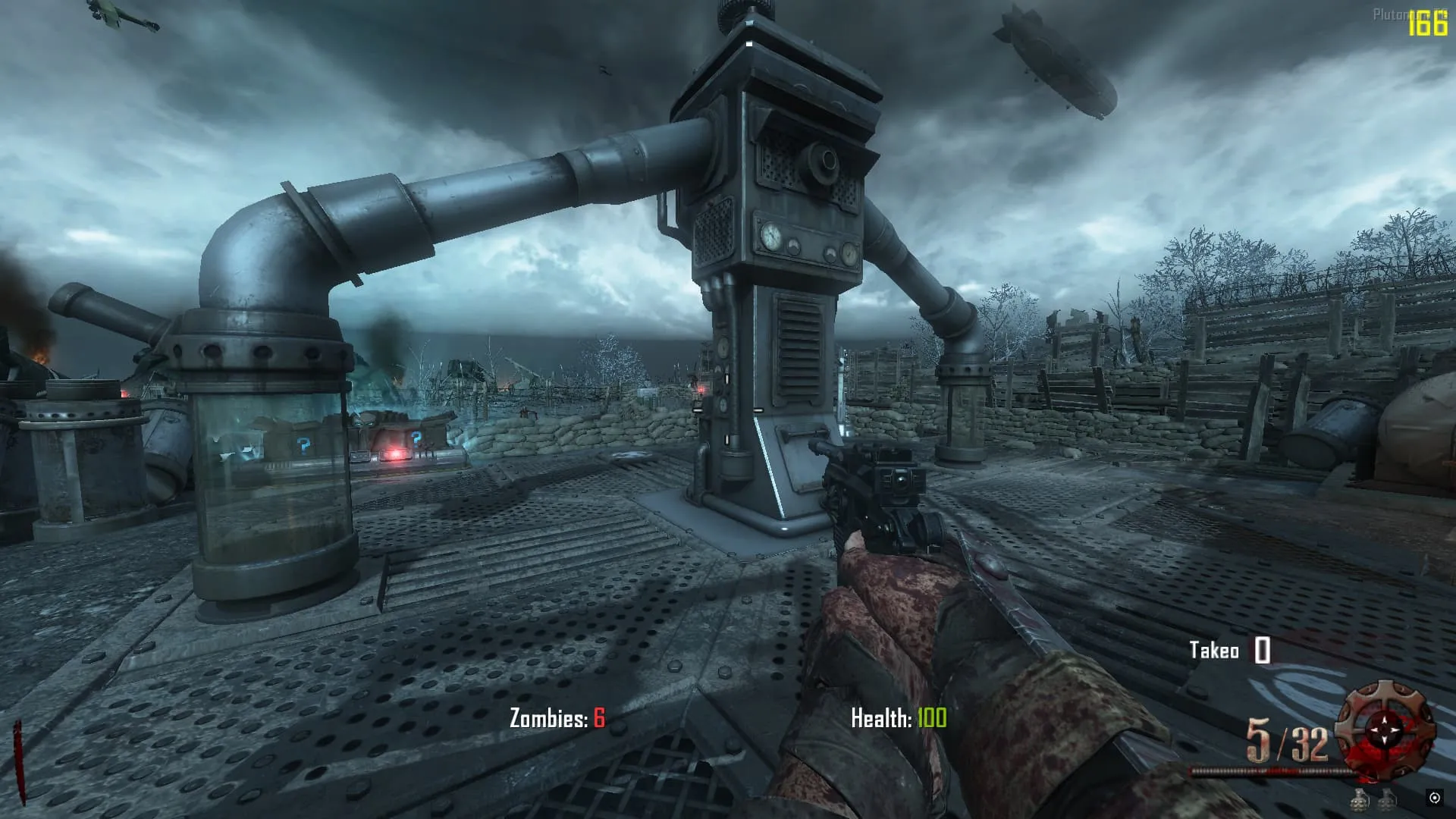Select Takeo's player score entry
Screen dimensions: 1456x819
tap(1230, 651)
